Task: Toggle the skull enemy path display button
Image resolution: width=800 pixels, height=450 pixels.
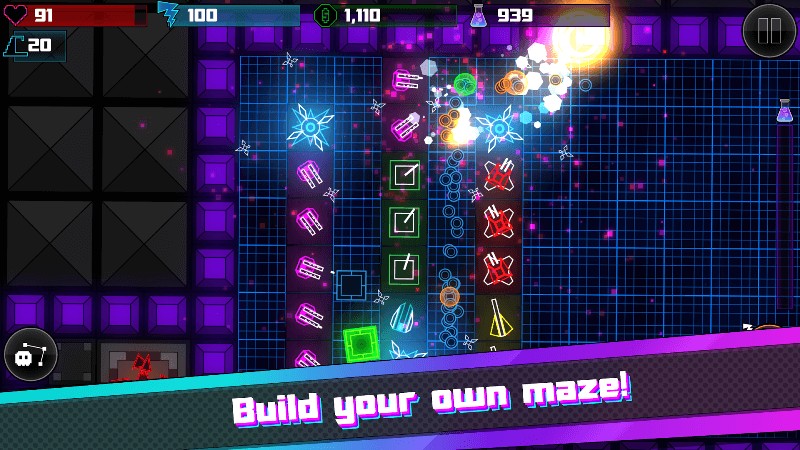Action: tap(30, 354)
